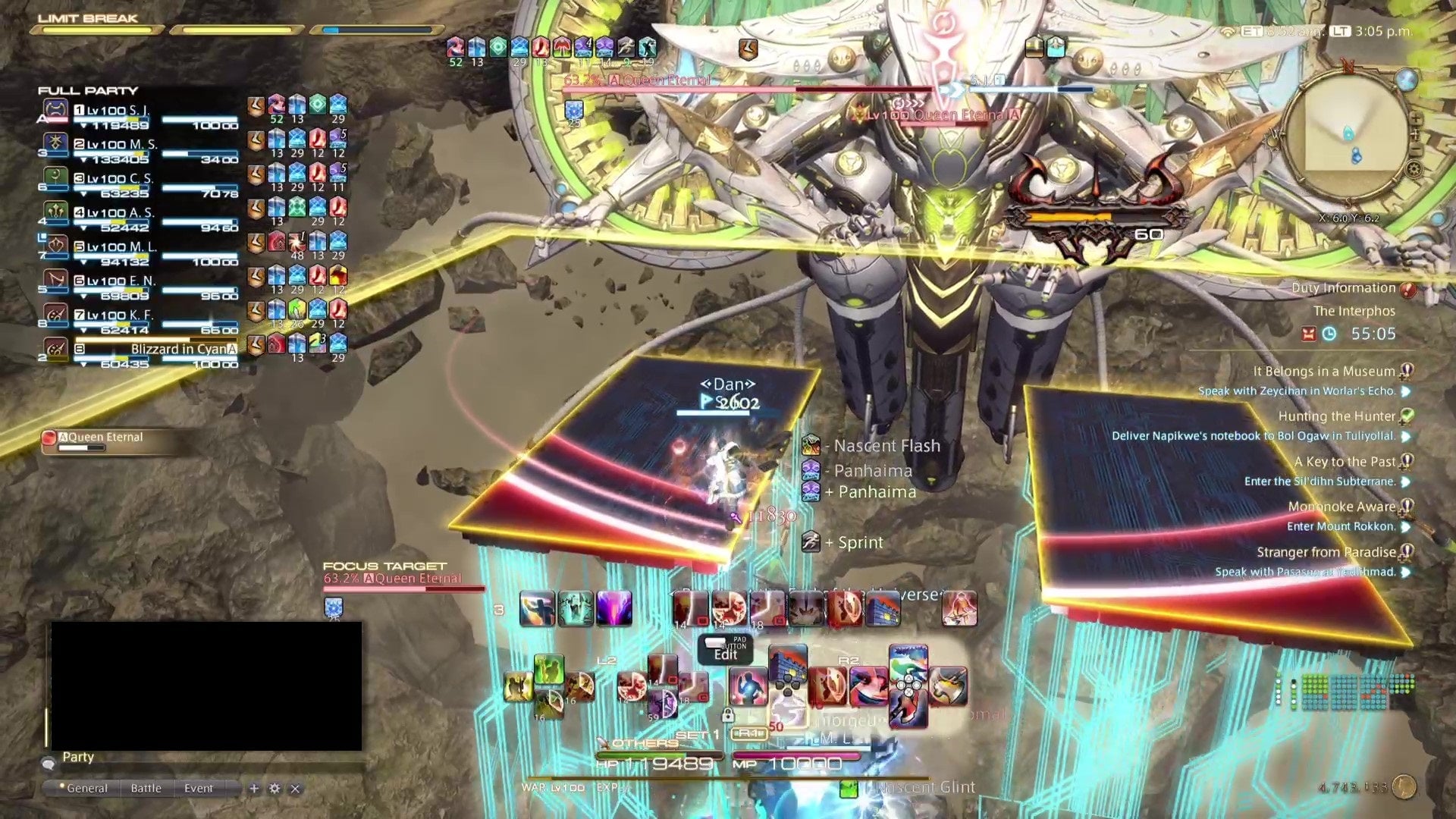Click off the Nascent Flash status effect

point(813,446)
